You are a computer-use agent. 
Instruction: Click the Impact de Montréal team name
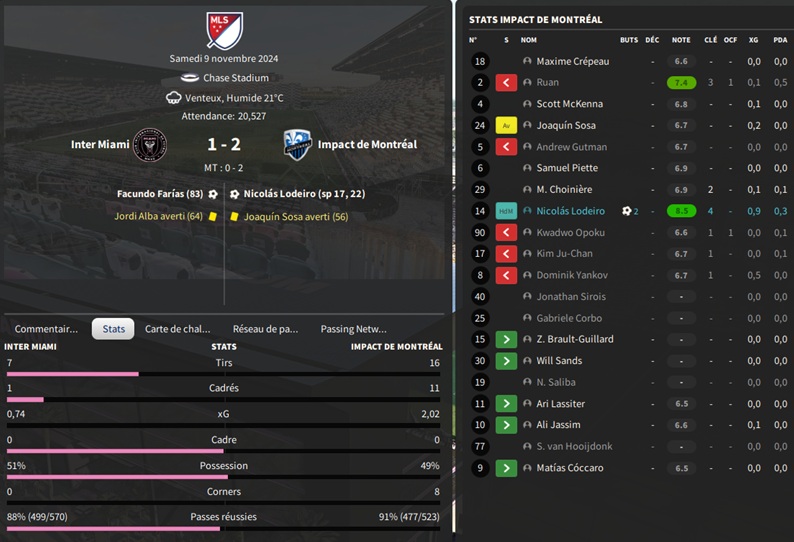pyautogui.click(x=367, y=145)
